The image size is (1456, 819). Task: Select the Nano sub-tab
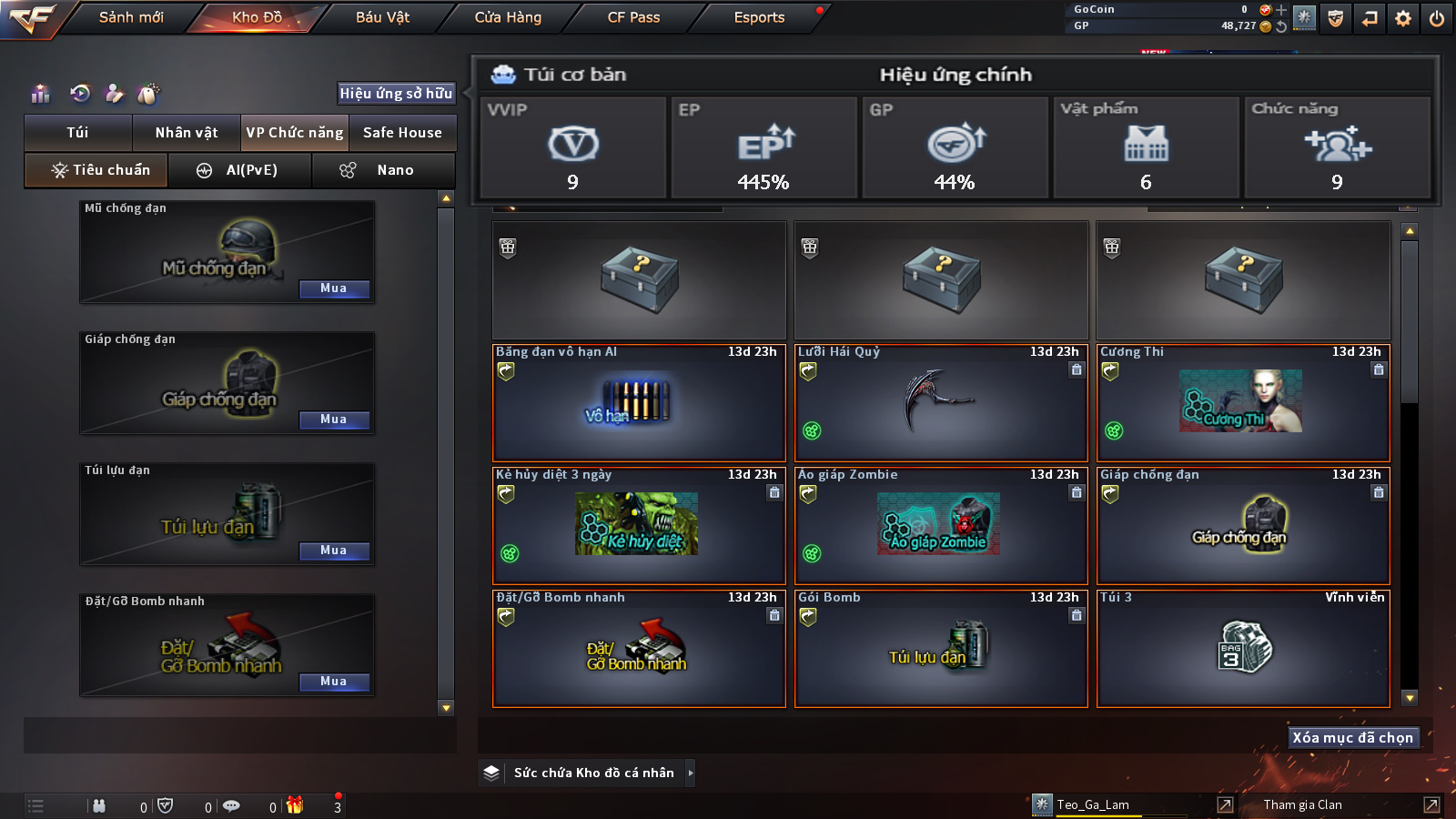383,170
